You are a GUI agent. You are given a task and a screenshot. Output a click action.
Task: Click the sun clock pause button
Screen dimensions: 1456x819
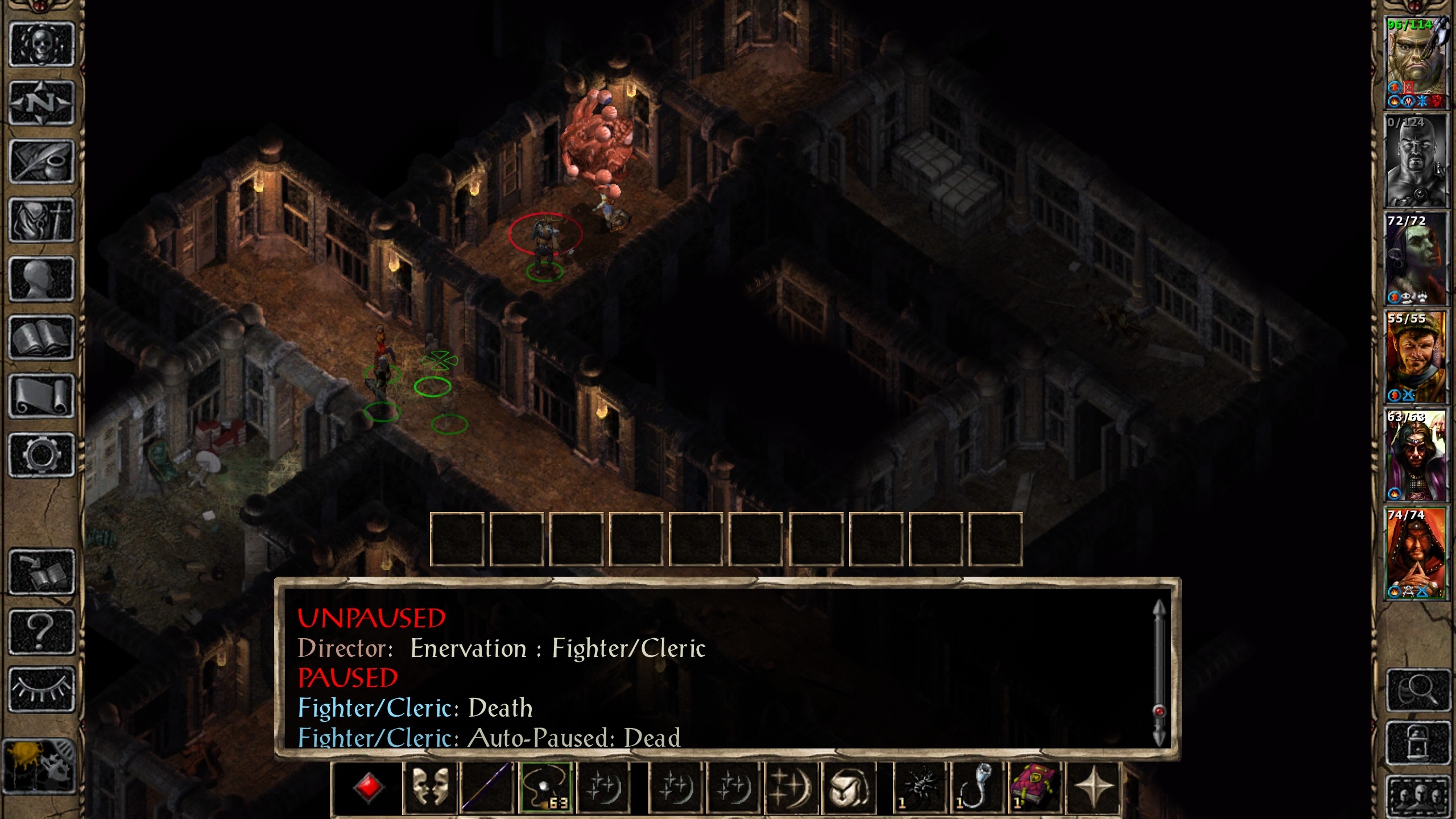40,766
